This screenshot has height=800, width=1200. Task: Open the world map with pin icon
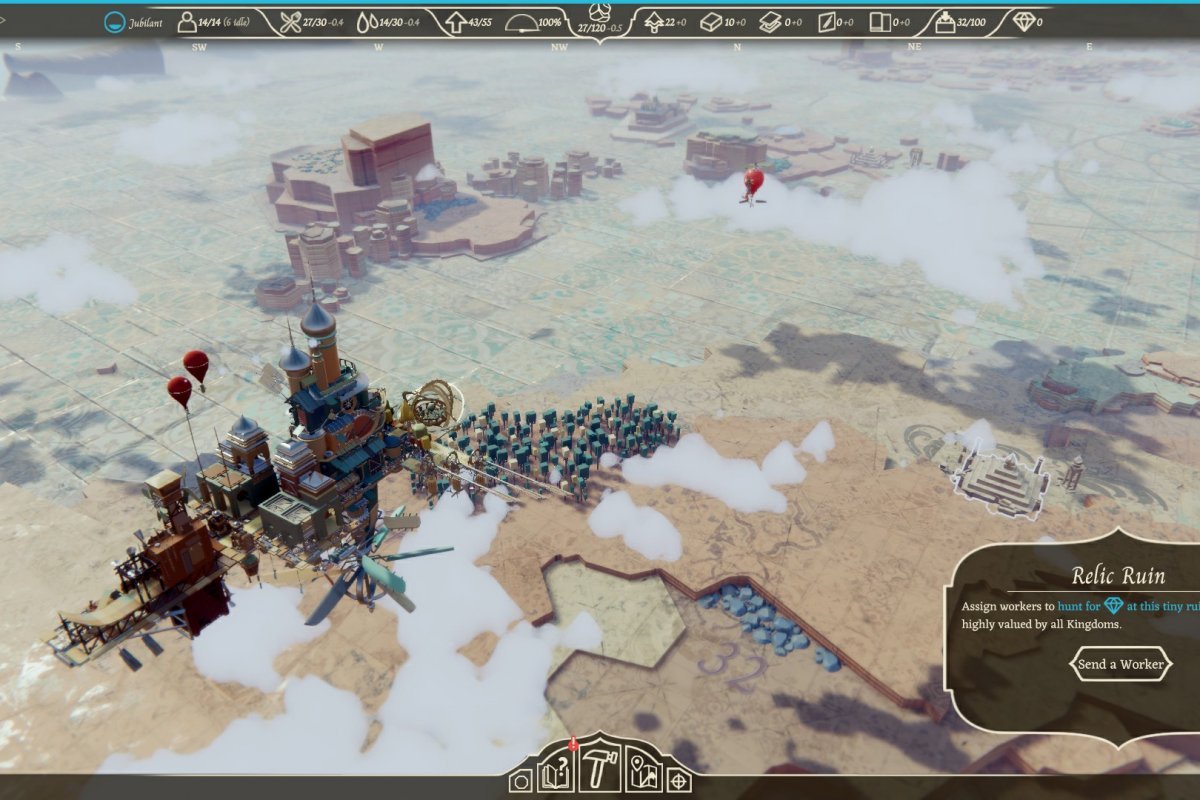(x=644, y=774)
